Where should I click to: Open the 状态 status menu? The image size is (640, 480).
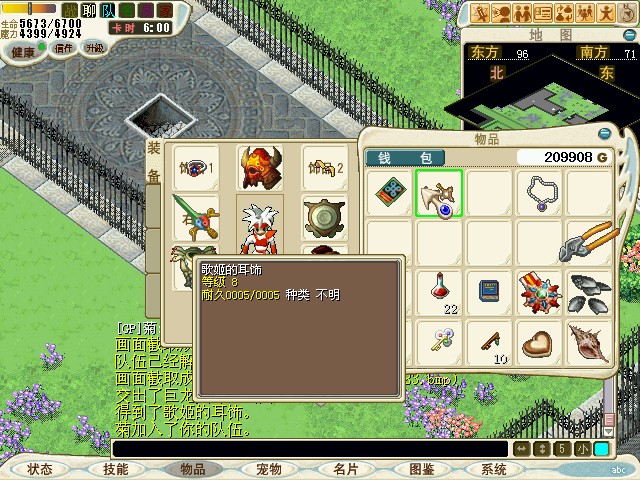40,468
